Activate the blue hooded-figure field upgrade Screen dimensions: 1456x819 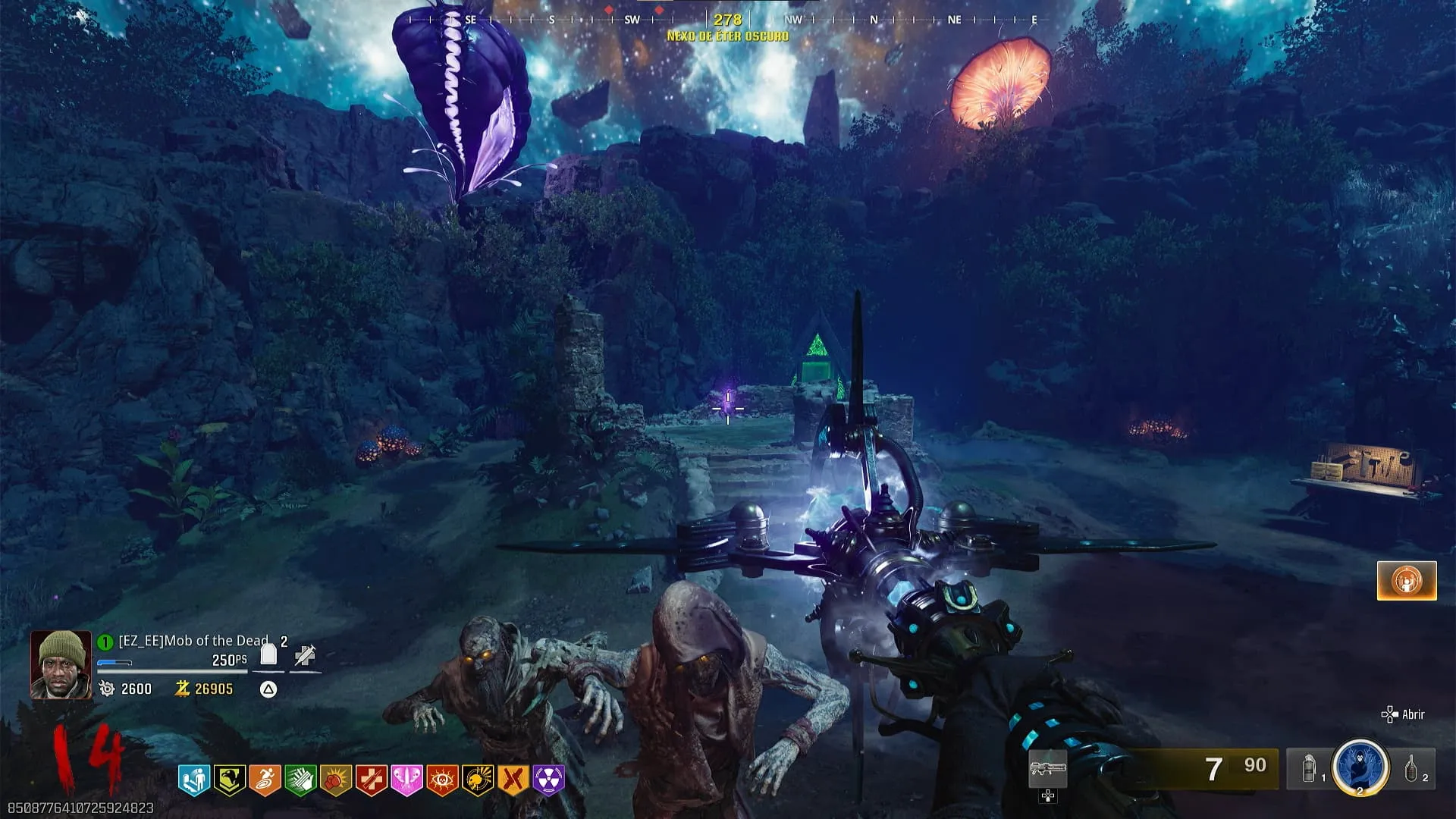[1360, 767]
